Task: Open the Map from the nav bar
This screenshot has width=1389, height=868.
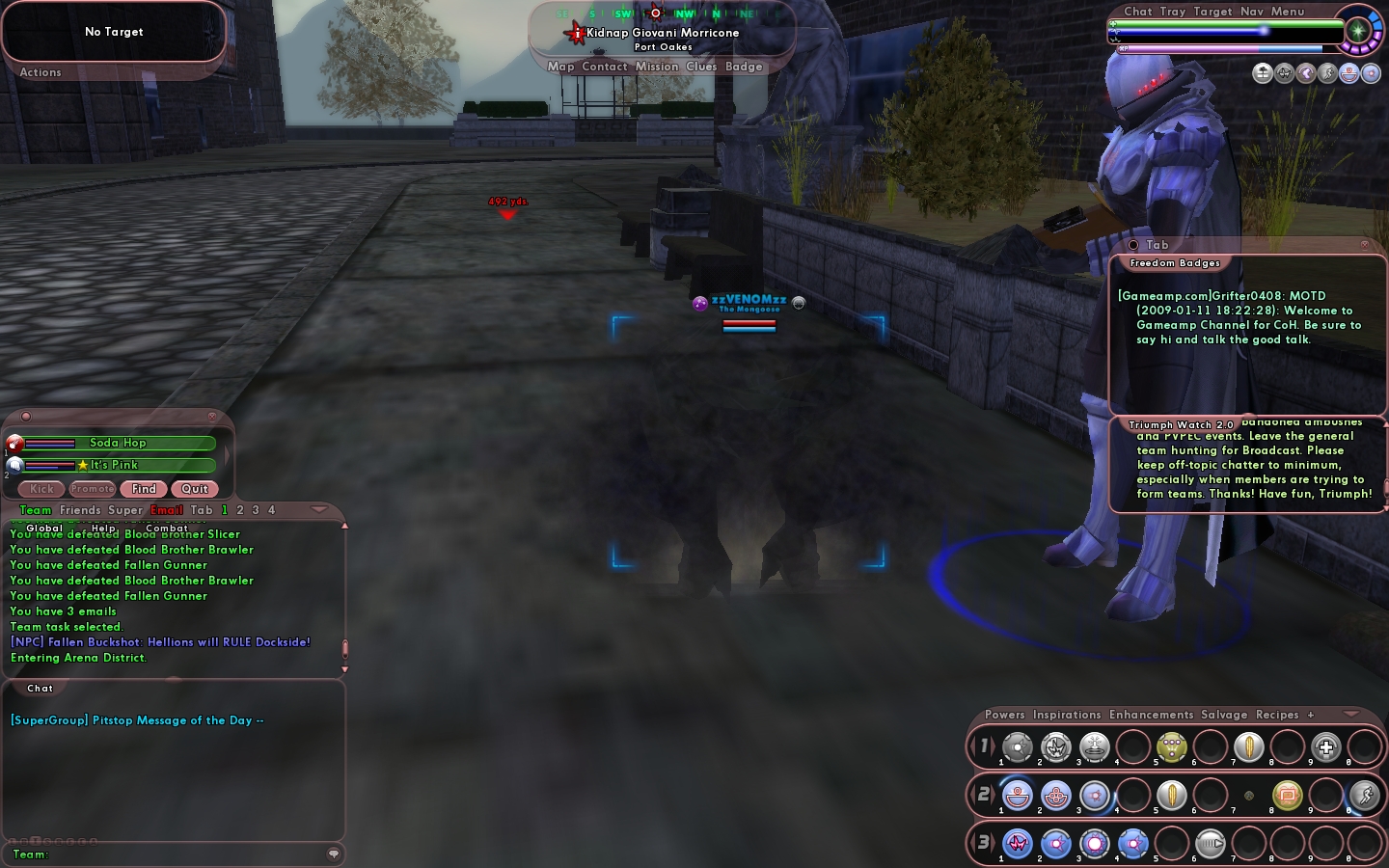Action: [560, 67]
